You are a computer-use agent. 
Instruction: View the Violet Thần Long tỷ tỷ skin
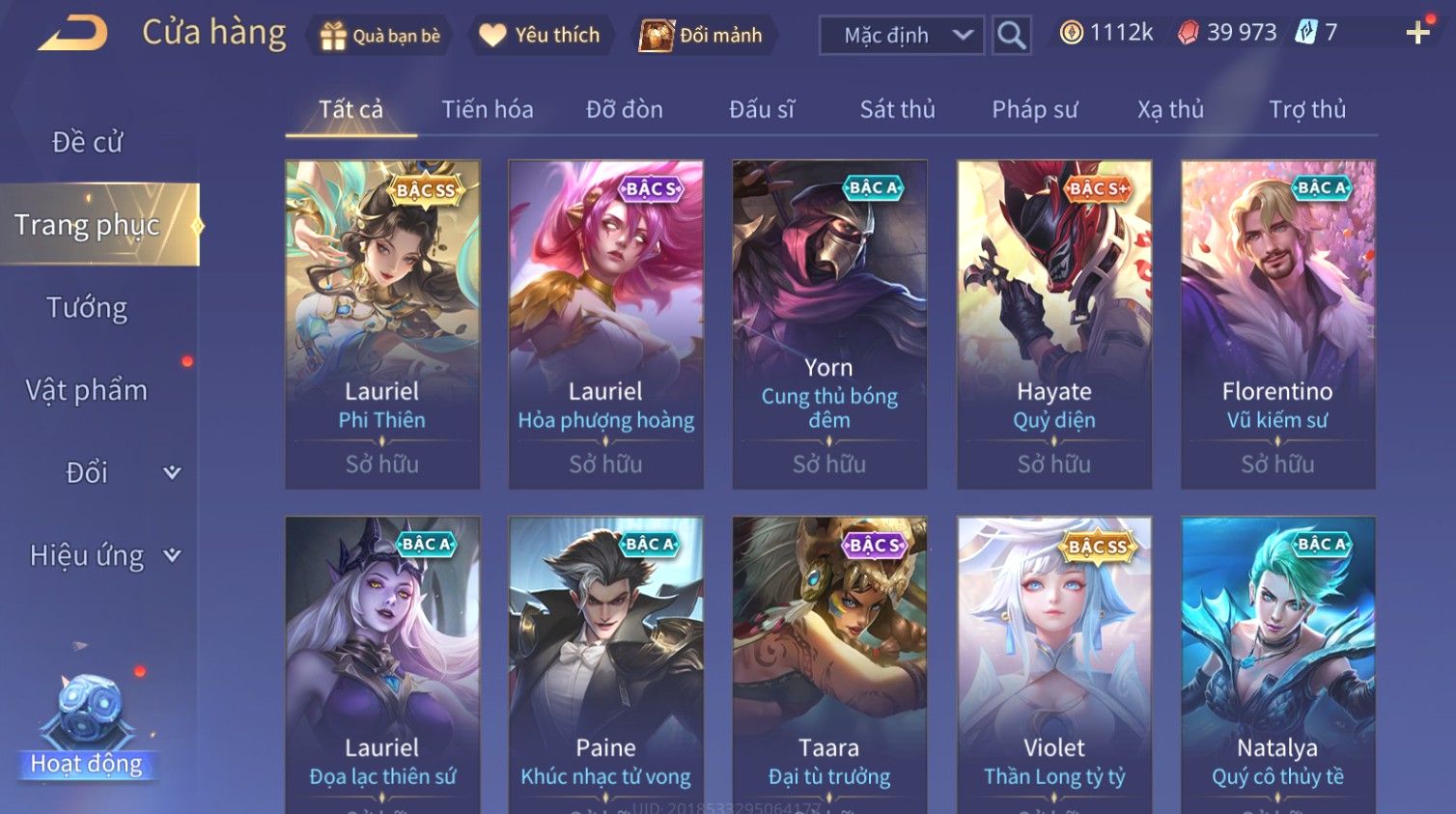1053,666
